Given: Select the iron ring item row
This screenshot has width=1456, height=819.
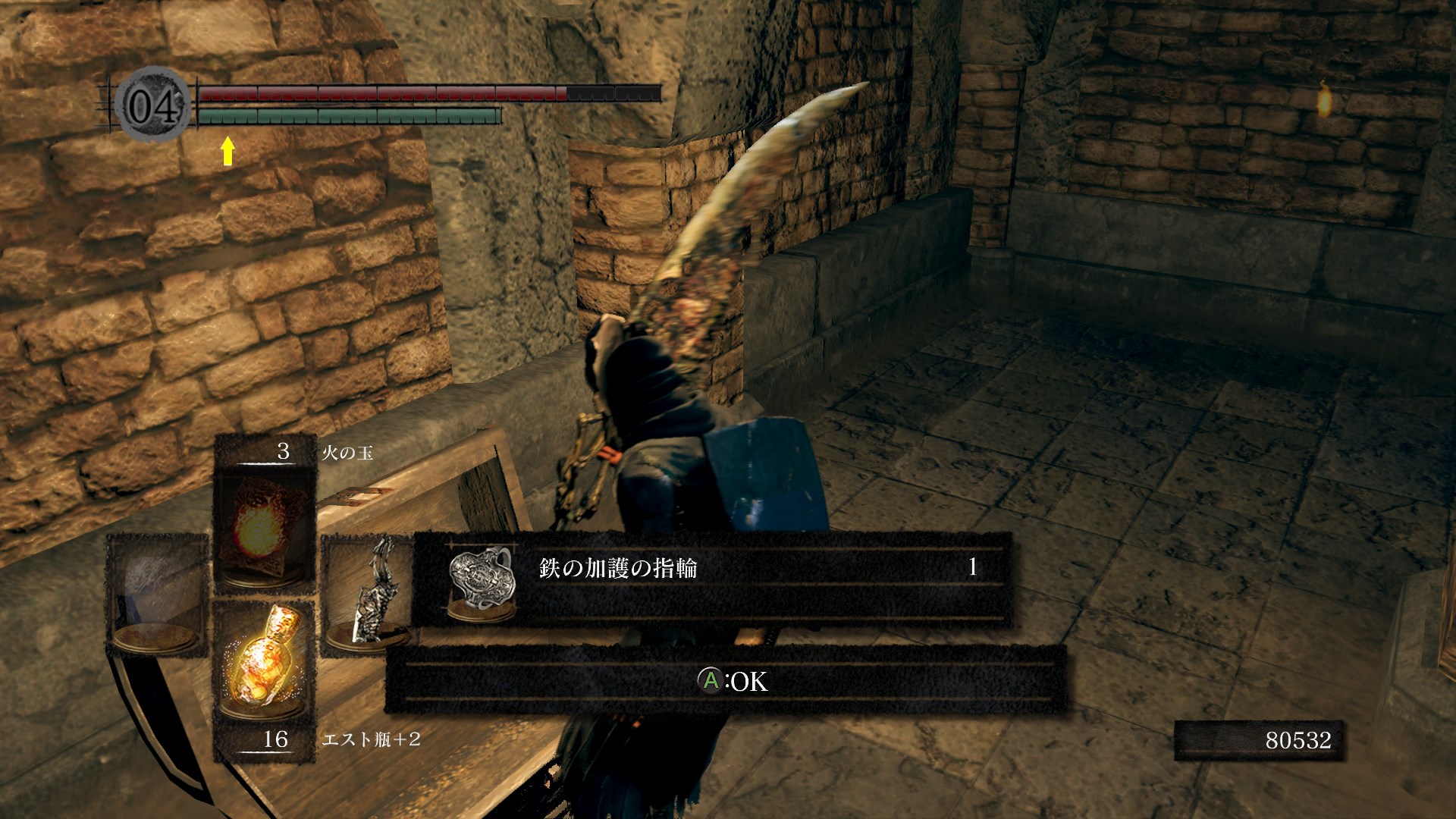Looking at the screenshot, I should (713, 579).
